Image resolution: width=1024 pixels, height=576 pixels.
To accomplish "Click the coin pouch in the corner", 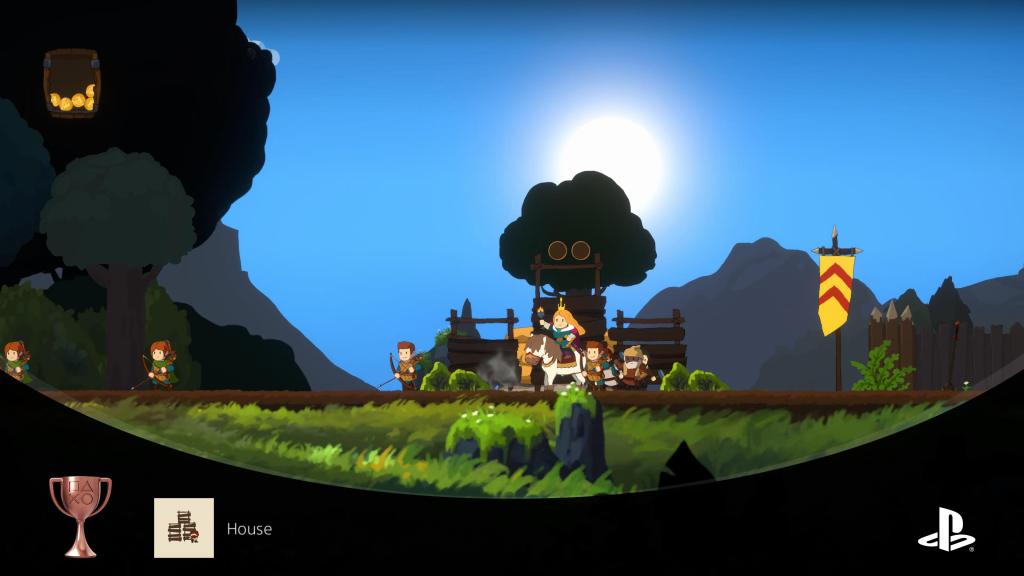I will pos(71,84).
